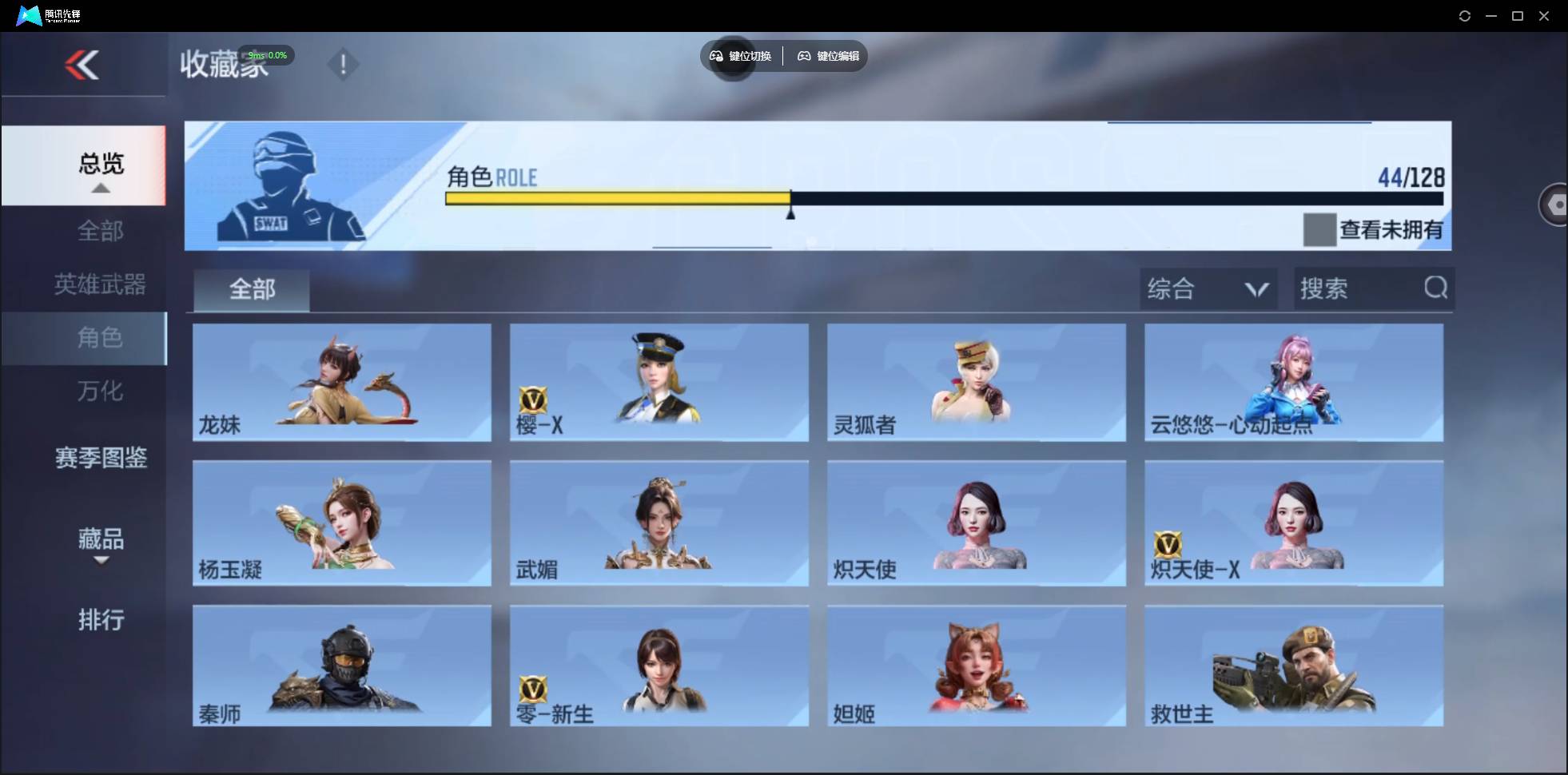Switch to the 万化 sidebar tab
Image resolution: width=1568 pixels, height=775 pixels.
pyautogui.click(x=101, y=391)
